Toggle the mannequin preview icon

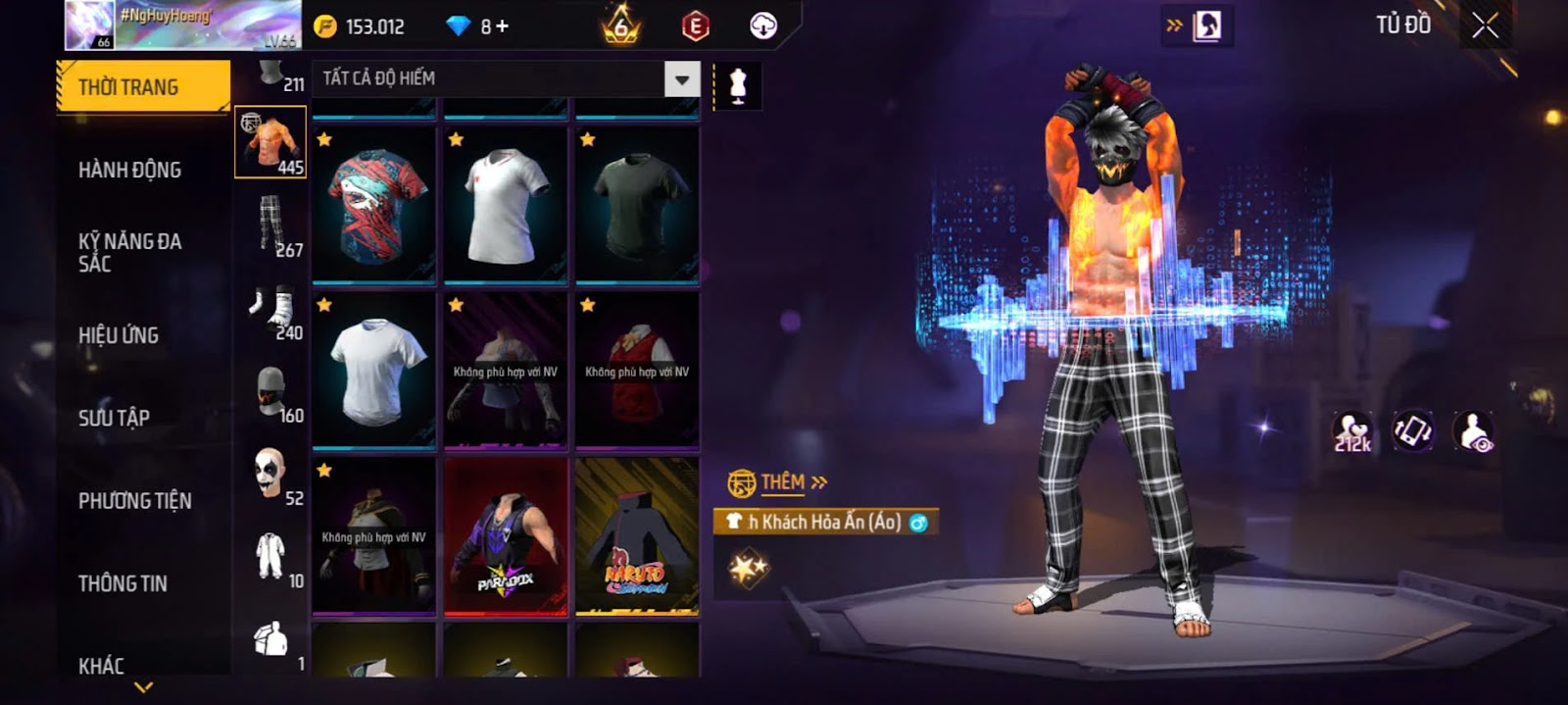pyautogui.click(x=738, y=86)
